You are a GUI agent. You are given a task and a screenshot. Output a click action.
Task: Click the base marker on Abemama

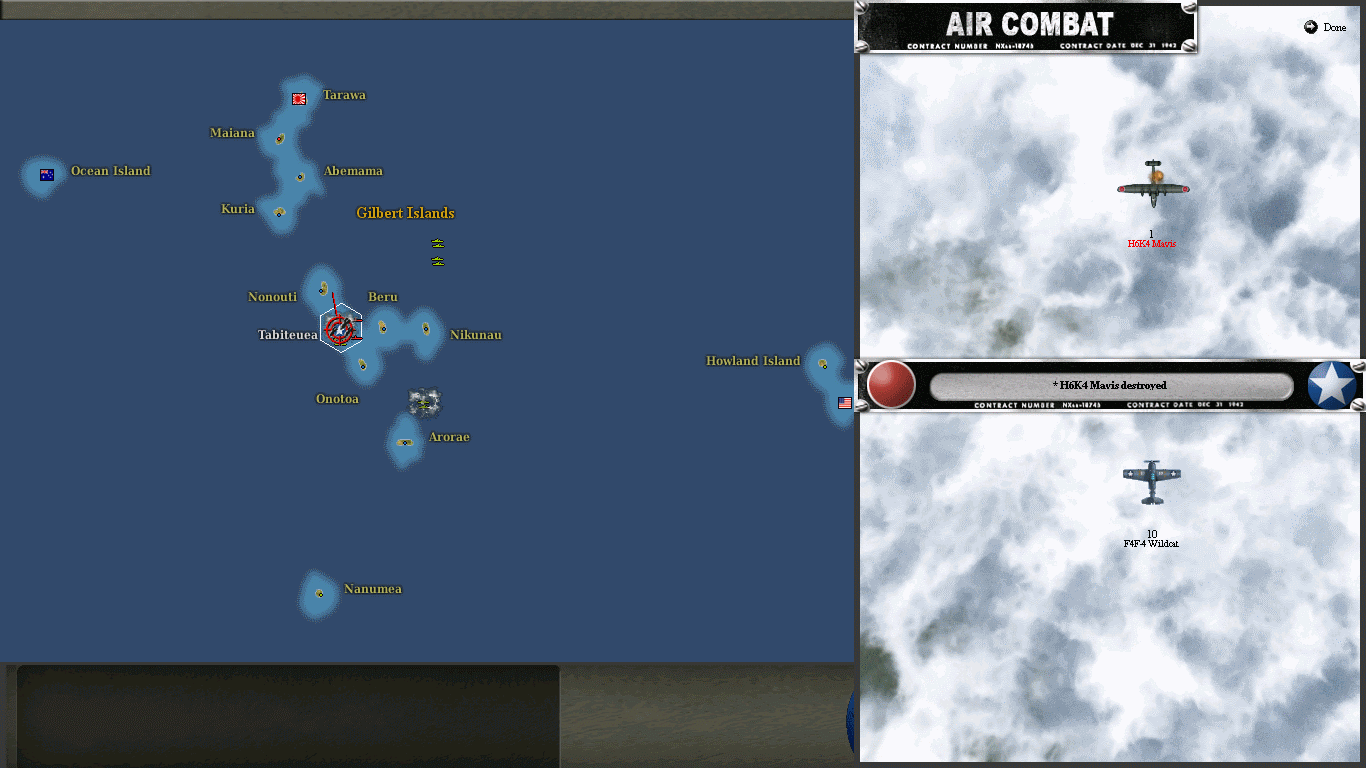(x=298, y=178)
